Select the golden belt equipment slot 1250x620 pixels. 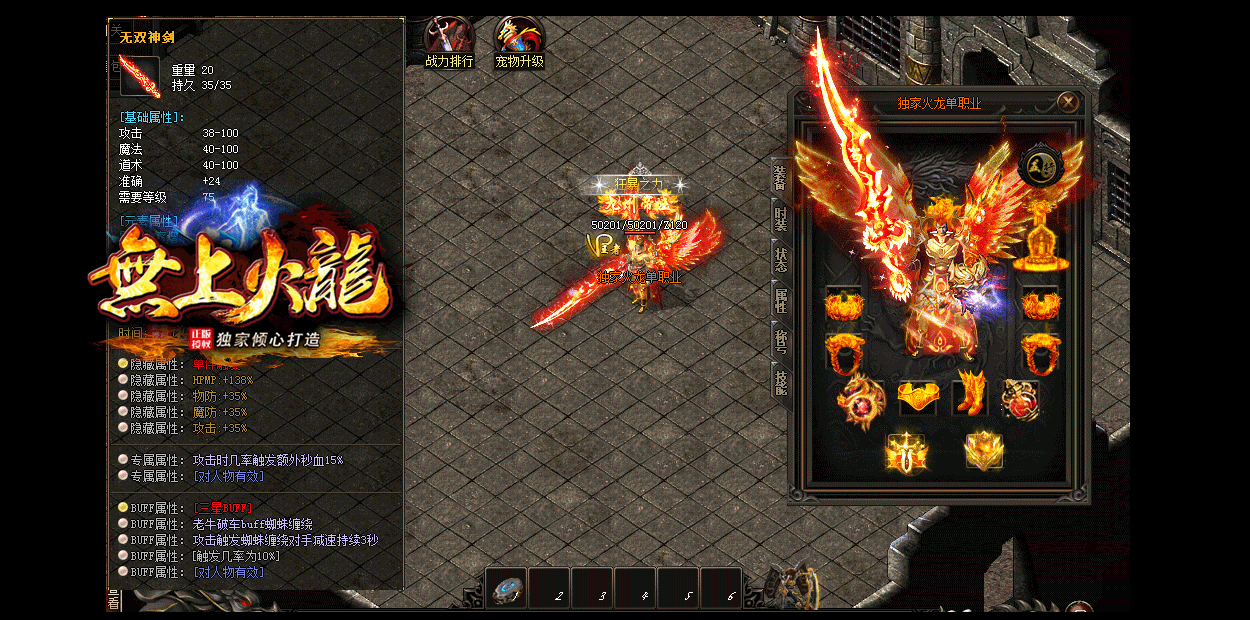pos(917,398)
